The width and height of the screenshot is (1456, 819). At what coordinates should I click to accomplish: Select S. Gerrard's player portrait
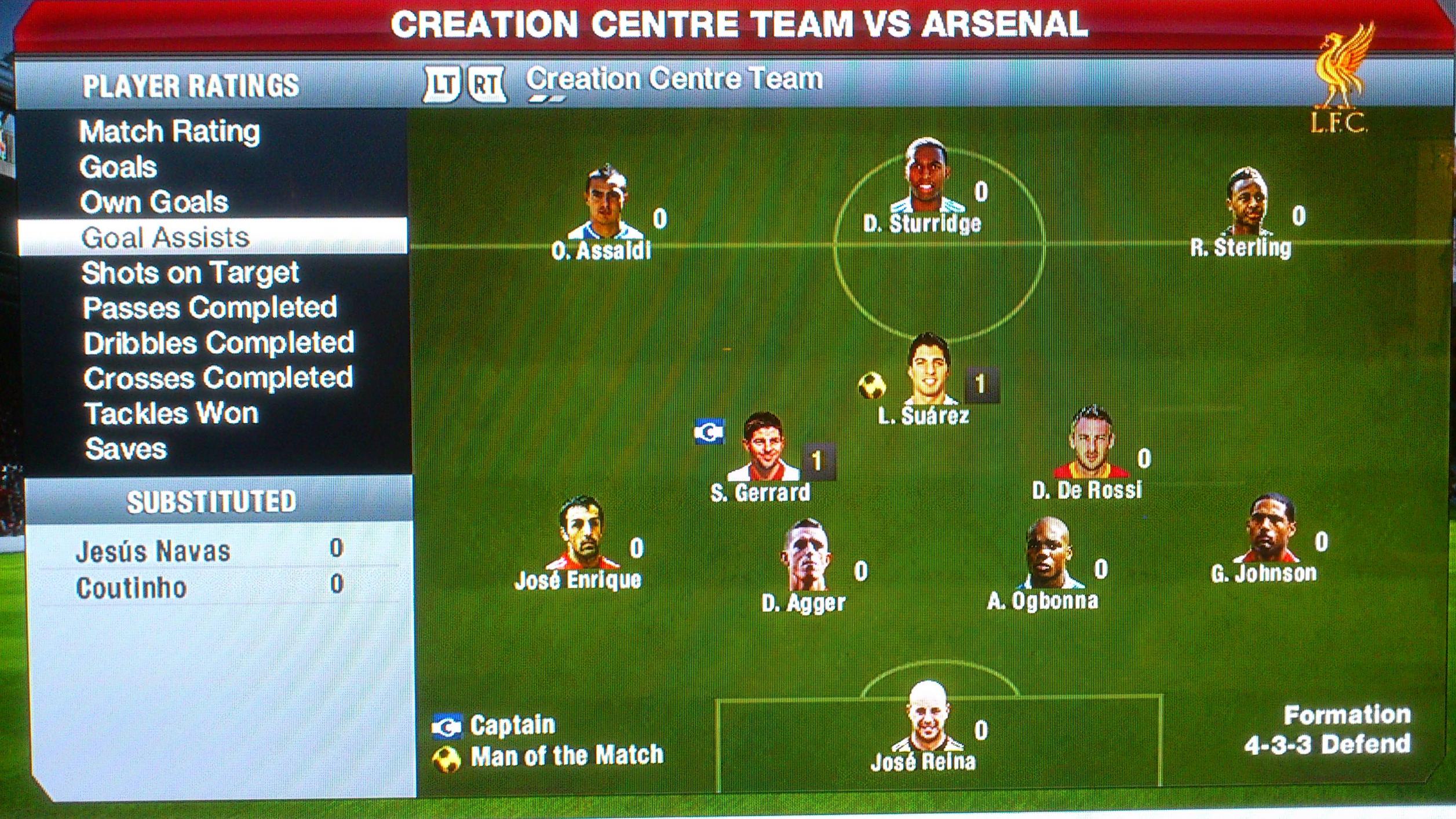pos(763,448)
